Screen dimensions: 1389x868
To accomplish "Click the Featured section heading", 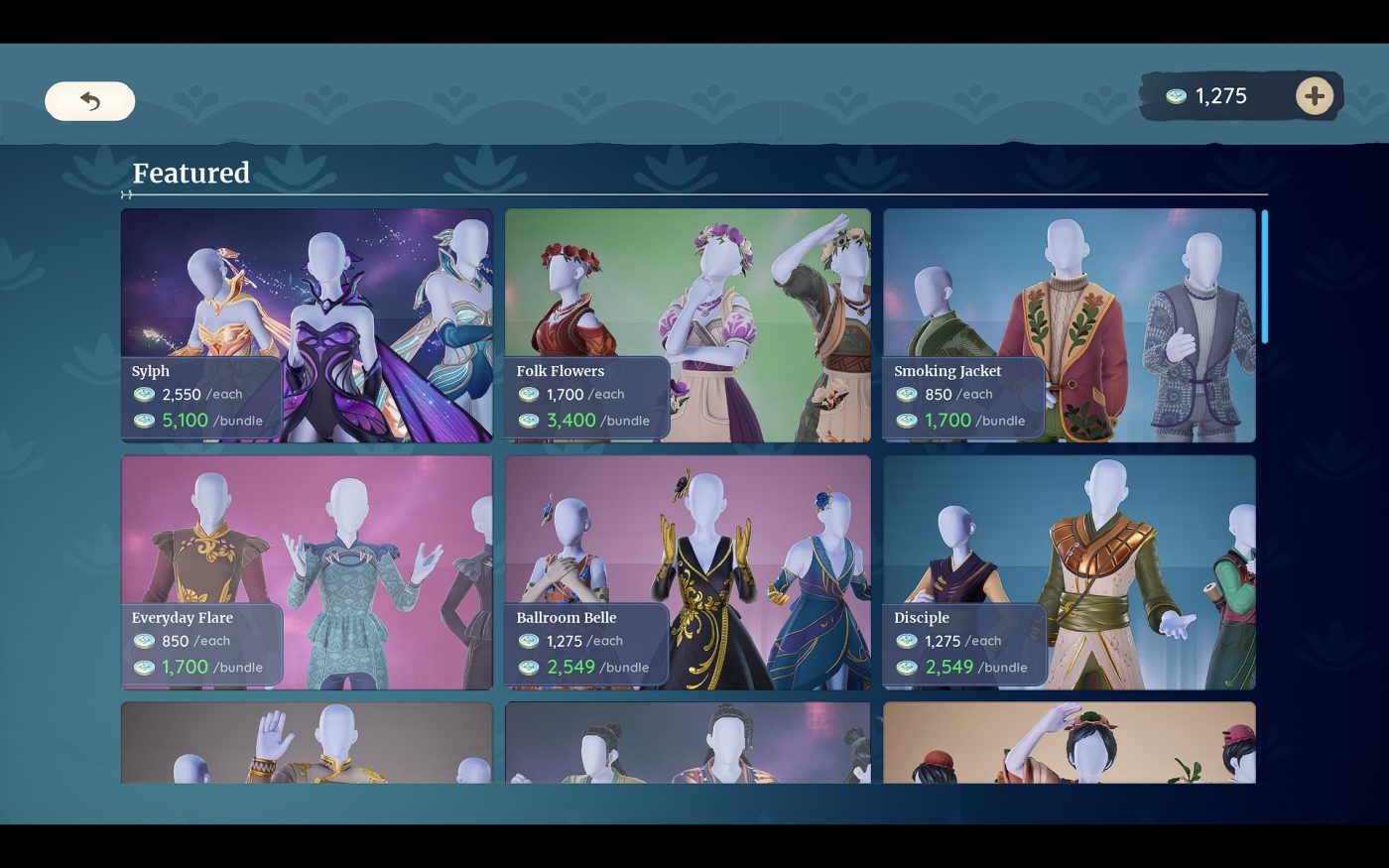I will pyautogui.click(x=191, y=174).
